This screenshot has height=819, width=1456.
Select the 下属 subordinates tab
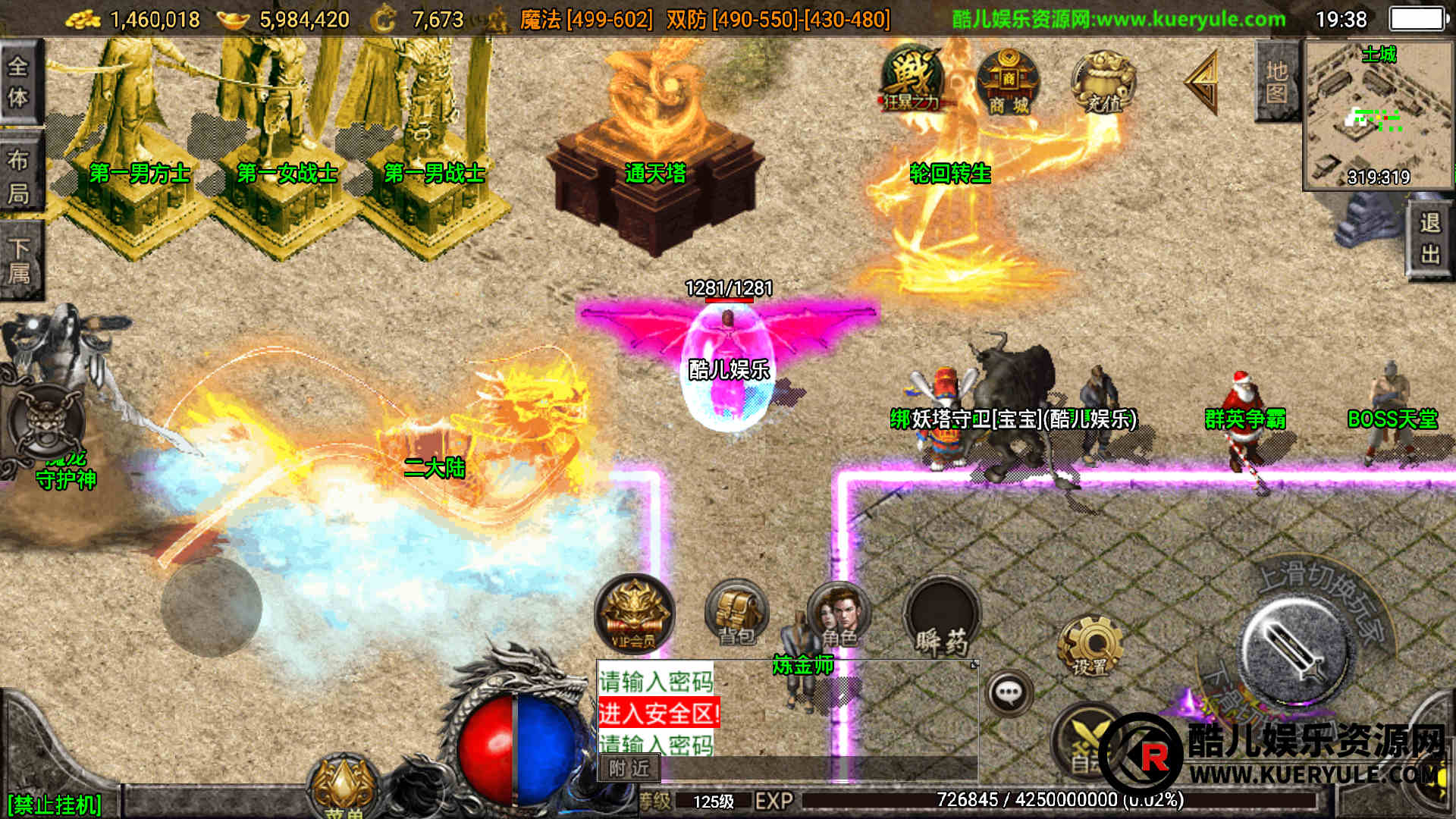[x=19, y=262]
